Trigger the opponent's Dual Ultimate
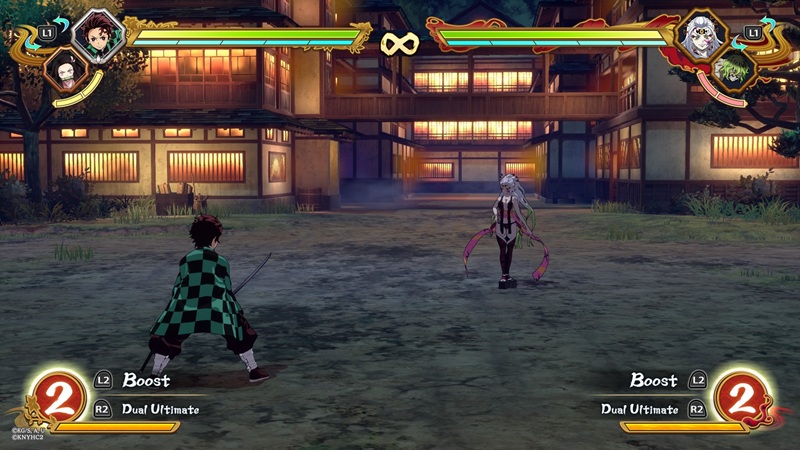 tap(640, 408)
